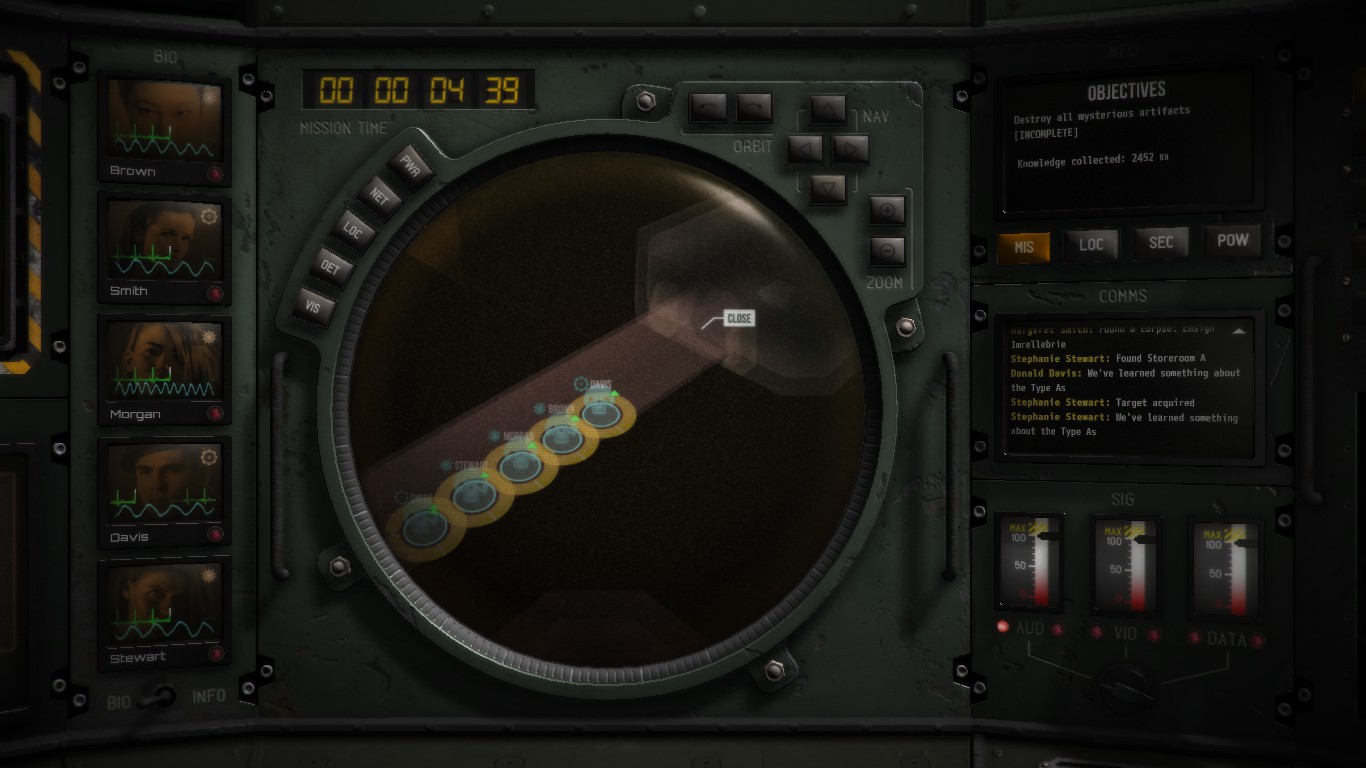Show the SEC tab
Image resolution: width=1366 pixels, height=768 pixels.
[x=1161, y=242]
